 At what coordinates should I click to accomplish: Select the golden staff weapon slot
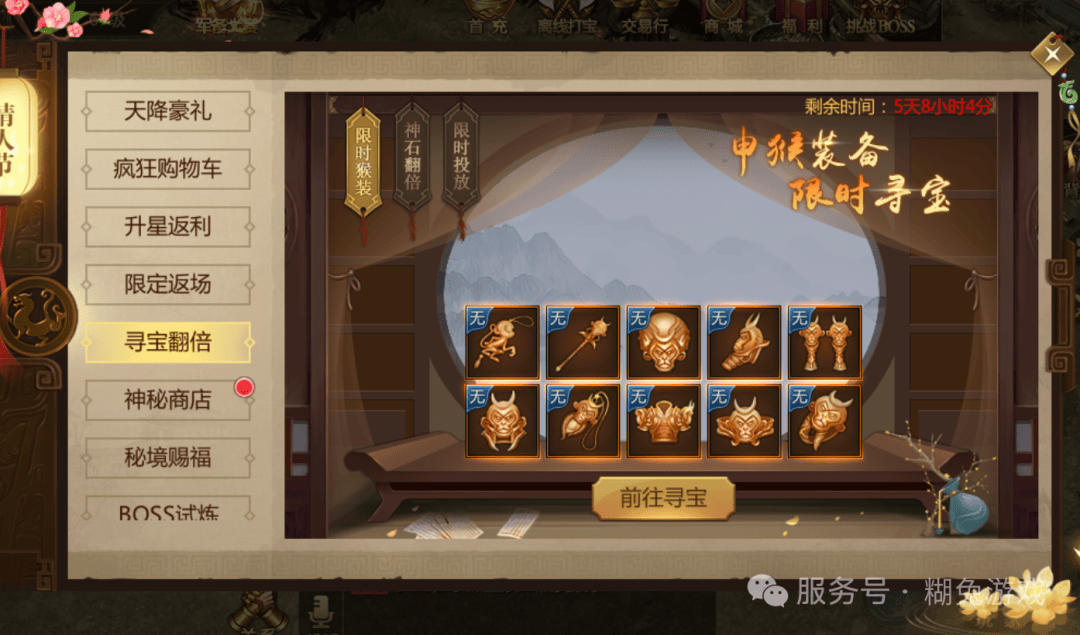583,342
